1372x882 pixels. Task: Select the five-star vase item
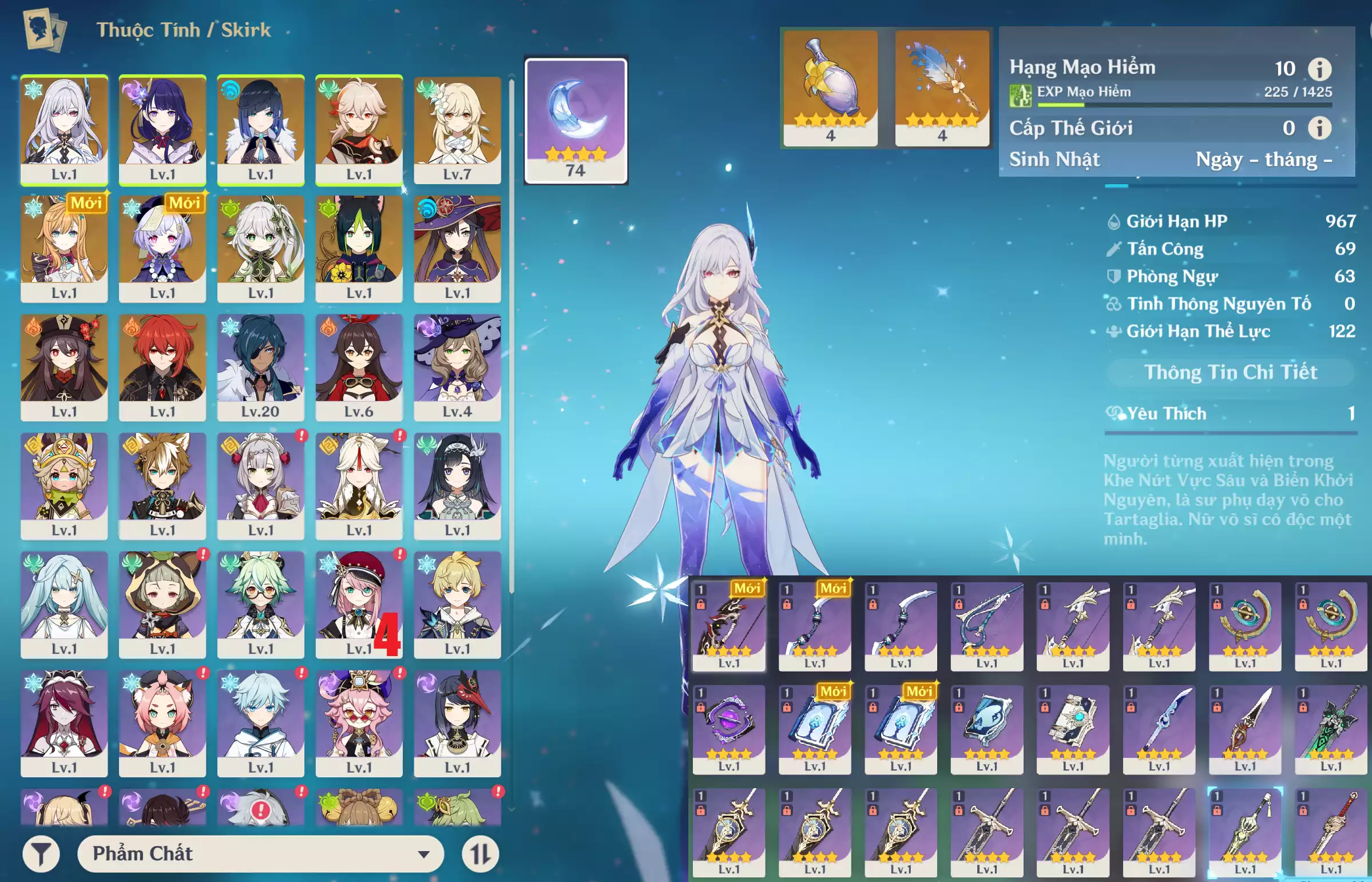(x=830, y=88)
